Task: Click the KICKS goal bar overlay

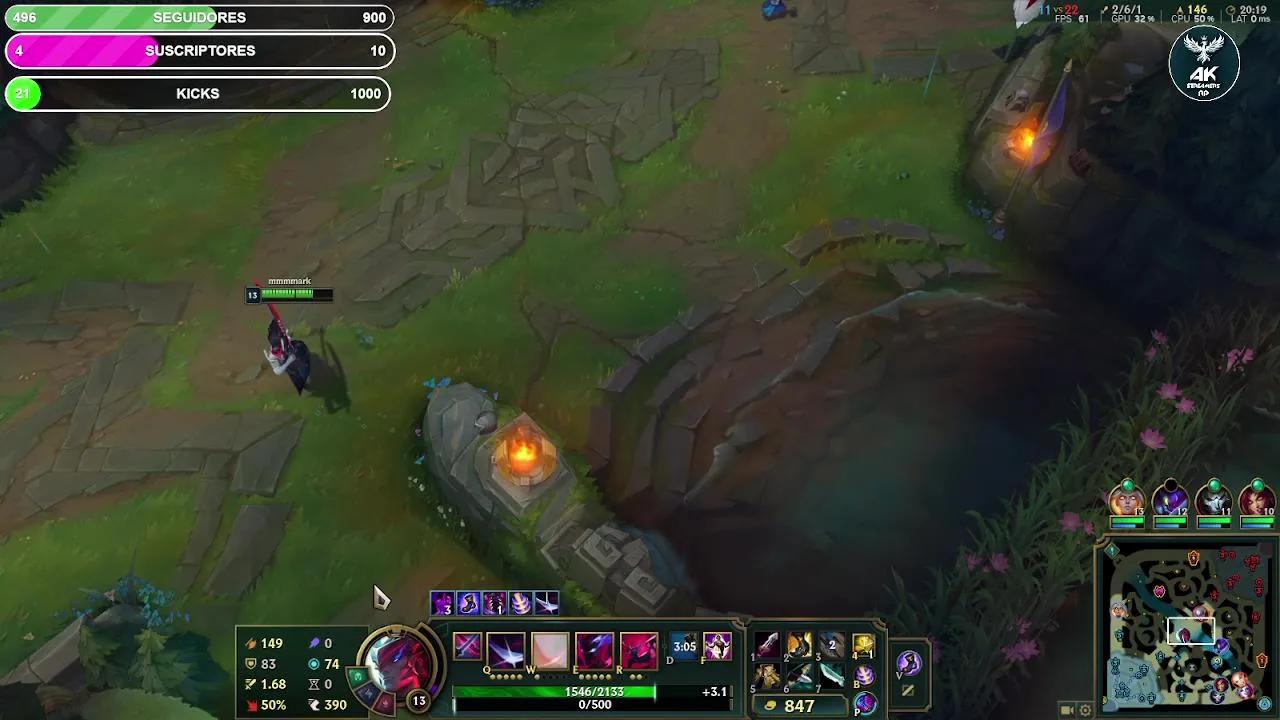Action: tap(197, 93)
